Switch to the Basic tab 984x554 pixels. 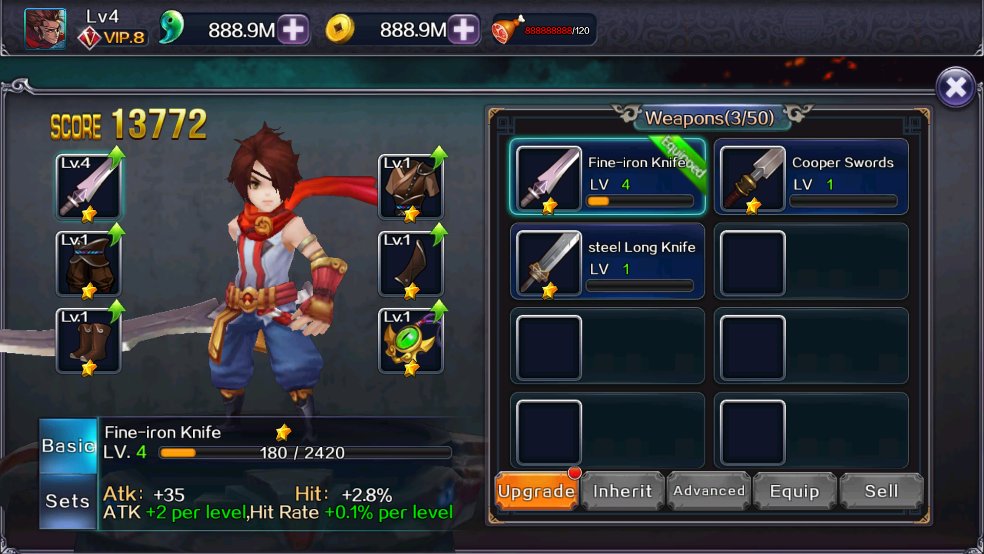pyautogui.click(x=68, y=446)
